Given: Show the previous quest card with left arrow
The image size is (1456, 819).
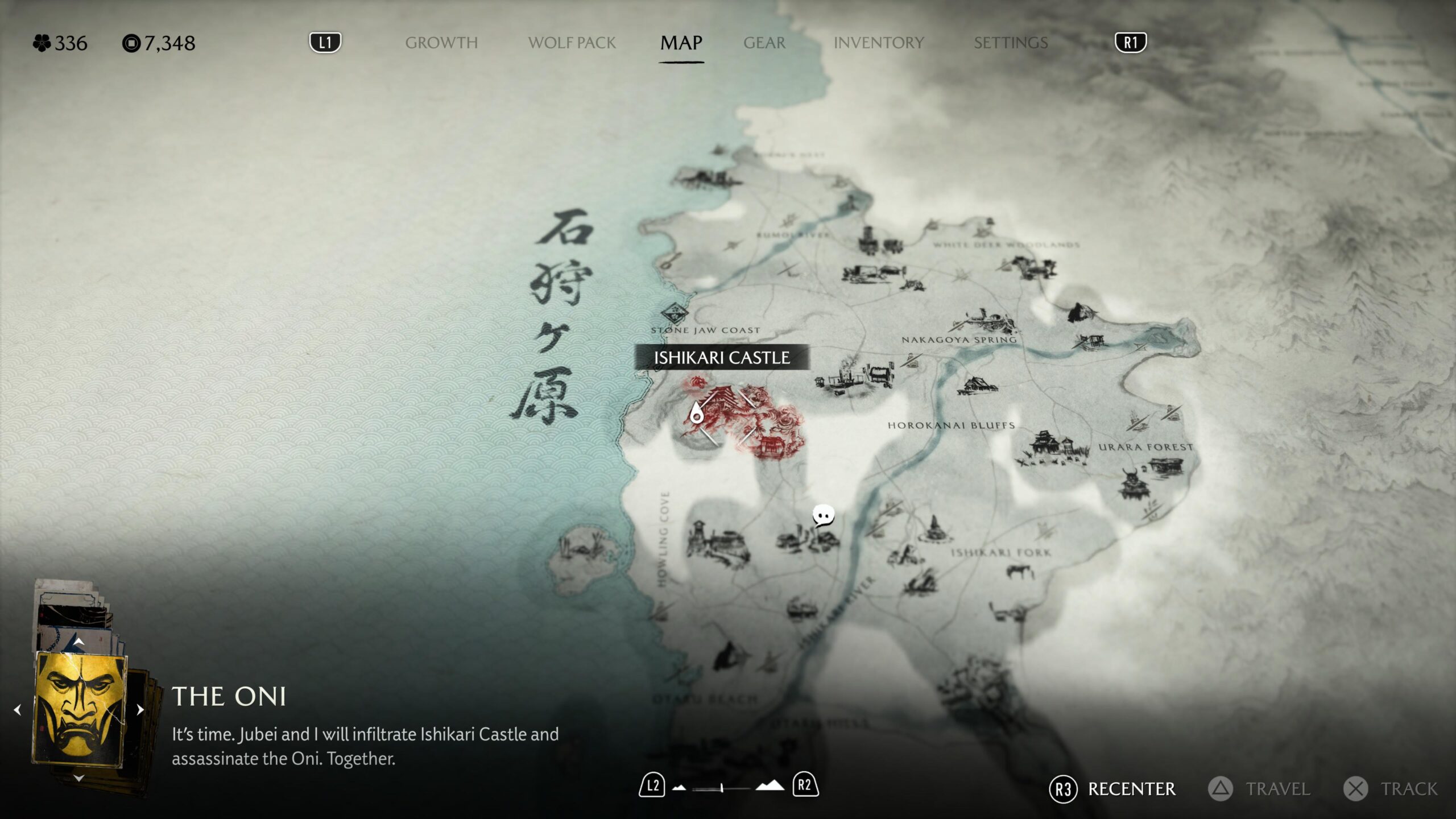Looking at the screenshot, I should 18,710.
